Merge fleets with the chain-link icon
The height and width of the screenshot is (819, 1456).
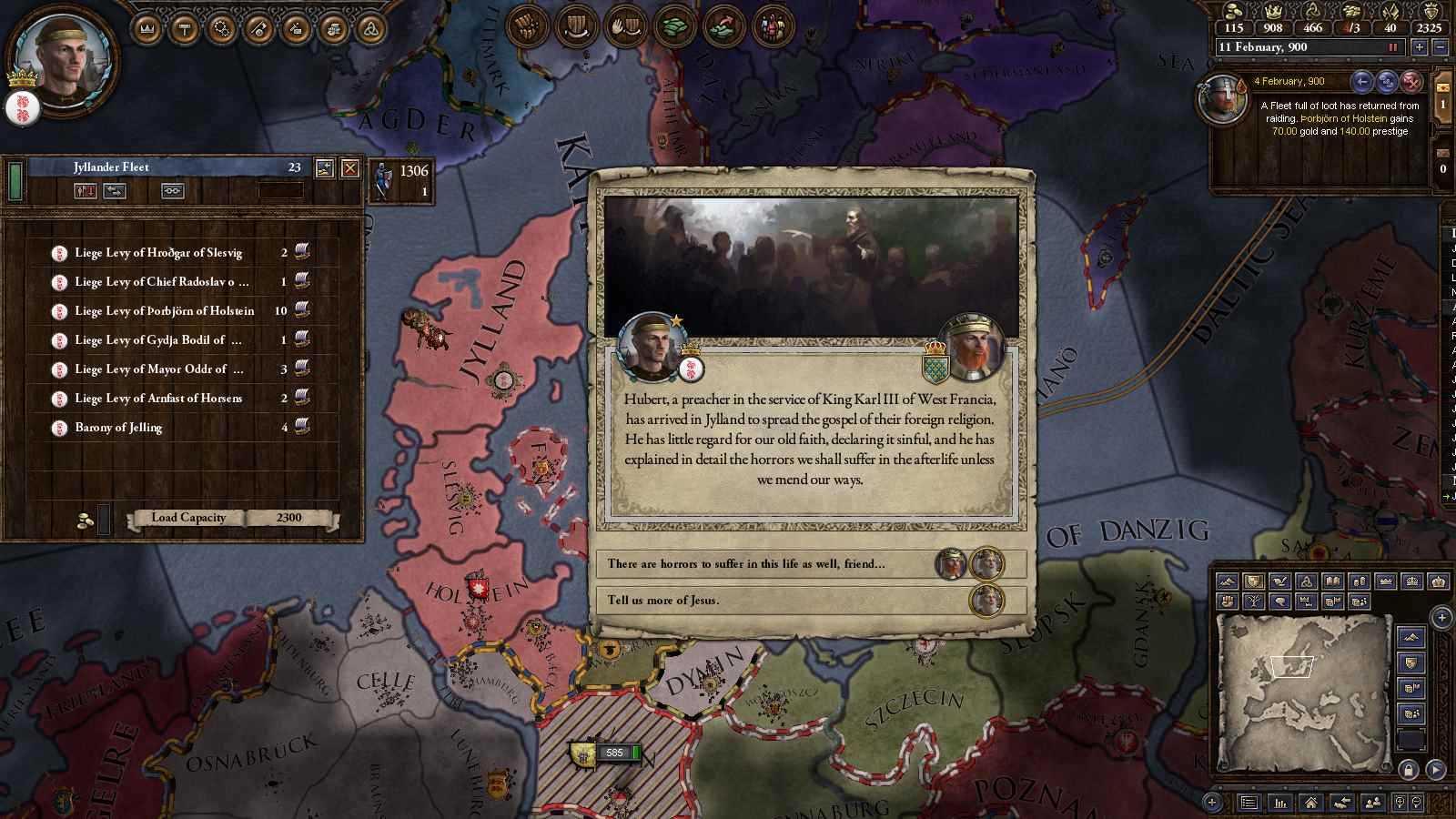pos(172,191)
